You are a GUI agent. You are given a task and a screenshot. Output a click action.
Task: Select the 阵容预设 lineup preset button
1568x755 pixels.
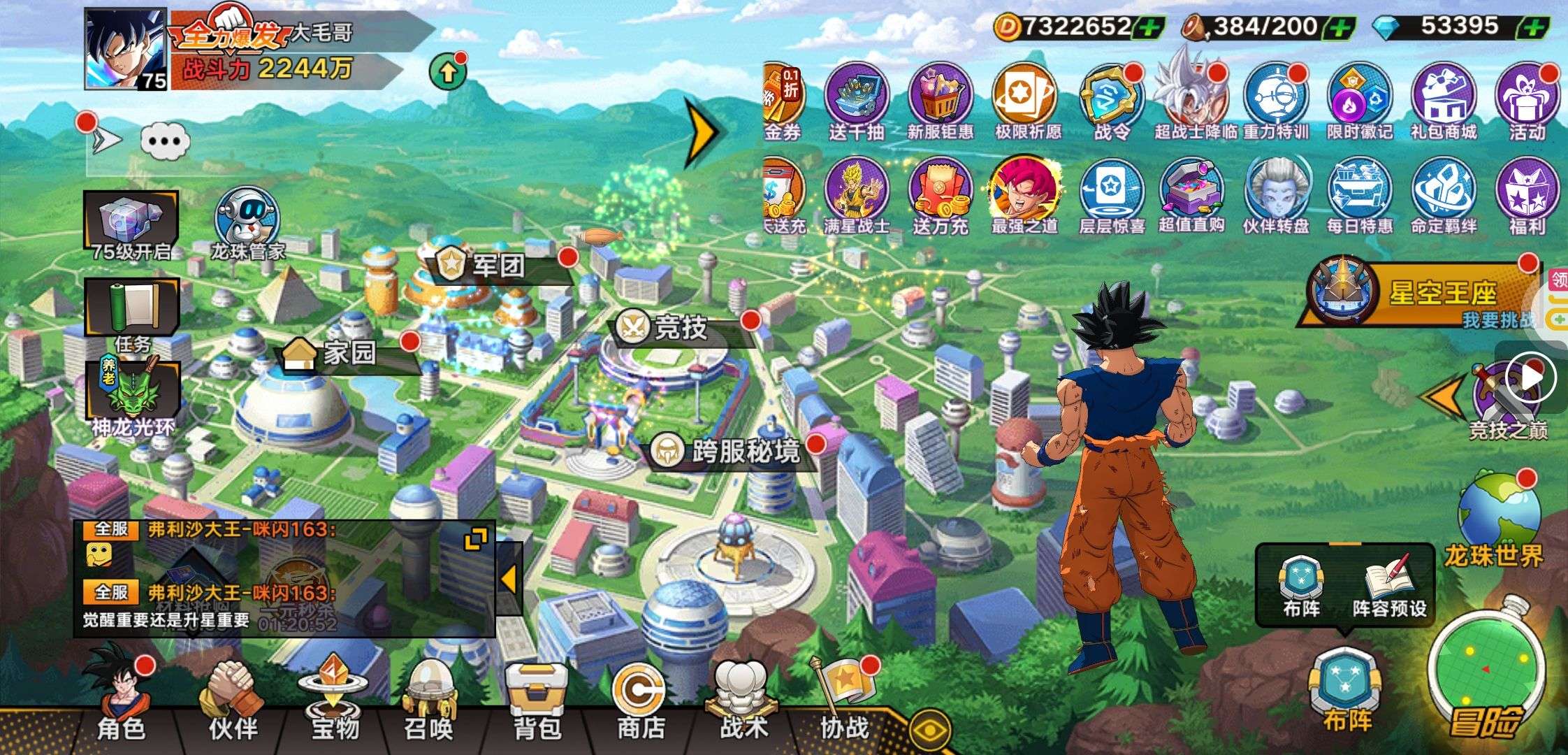point(1389,589)
